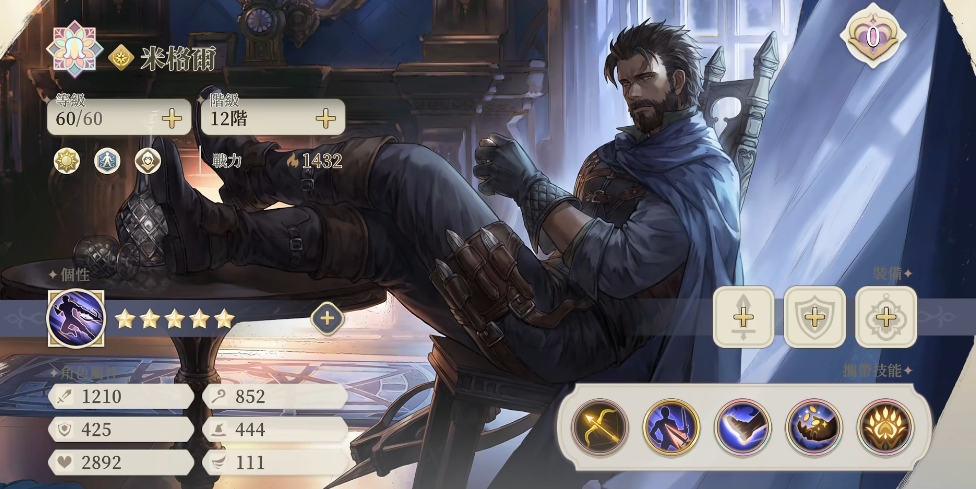Click the round plus button after the stars
Viewport: 976px width, 489px height.
click(327, 319)
